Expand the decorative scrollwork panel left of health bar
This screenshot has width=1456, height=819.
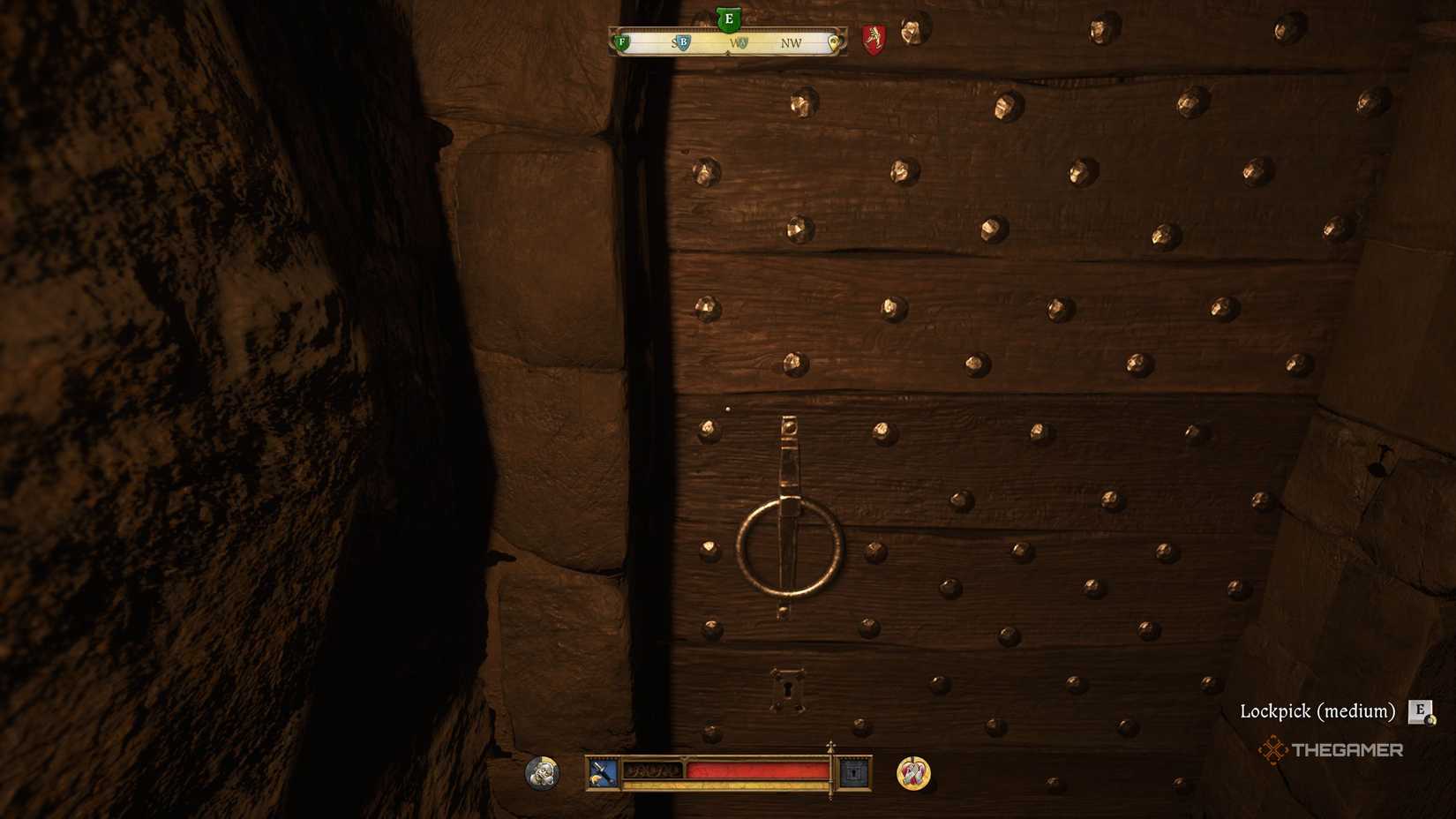[654, 771]
